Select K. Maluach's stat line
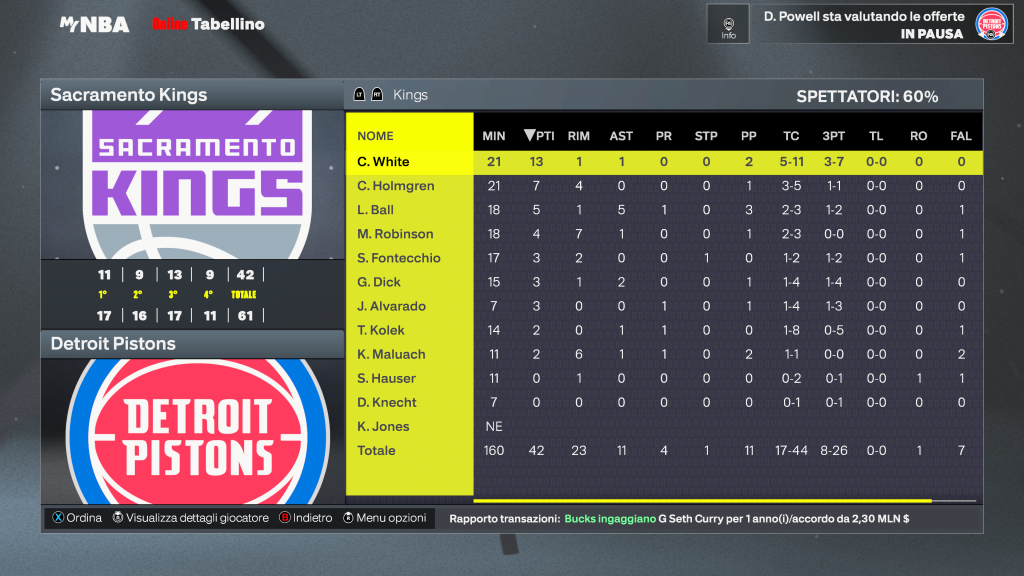The height and width of the screenshot is (576, 1024). pyautogui.click(x=391, y=354)
